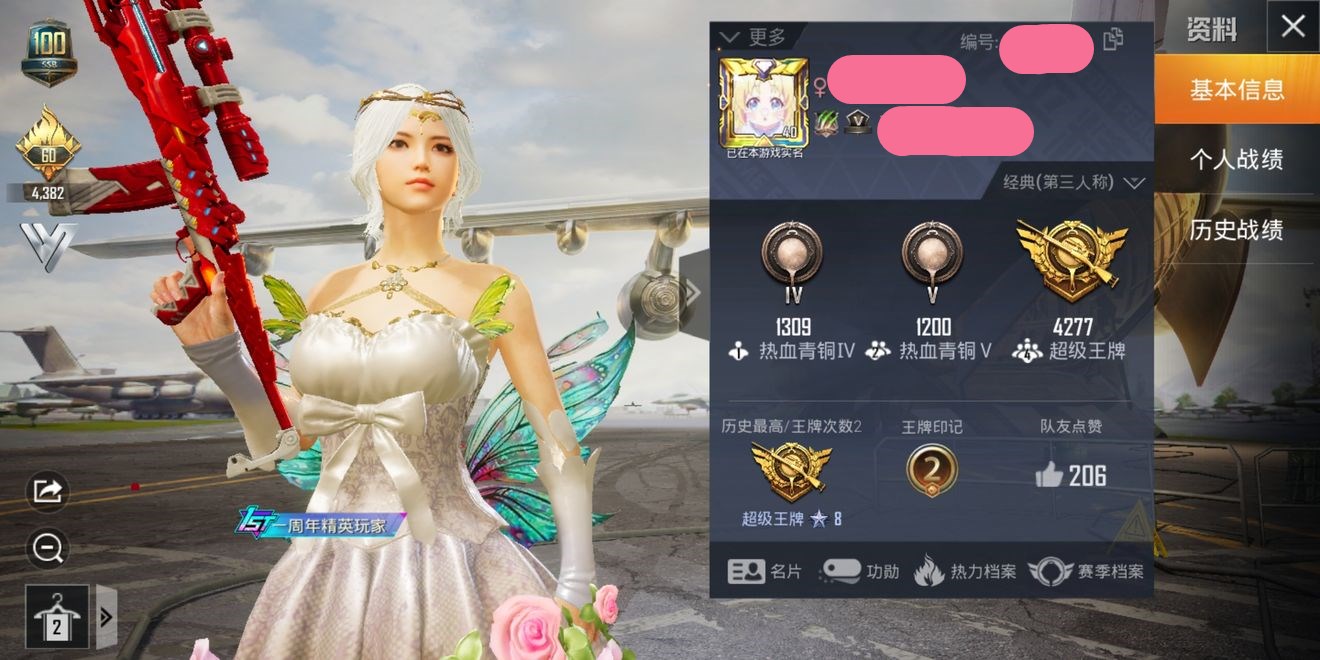Zoom out with the magnifier icon
Viewport: 1320px width, 660px height.
tap(48, 547)
